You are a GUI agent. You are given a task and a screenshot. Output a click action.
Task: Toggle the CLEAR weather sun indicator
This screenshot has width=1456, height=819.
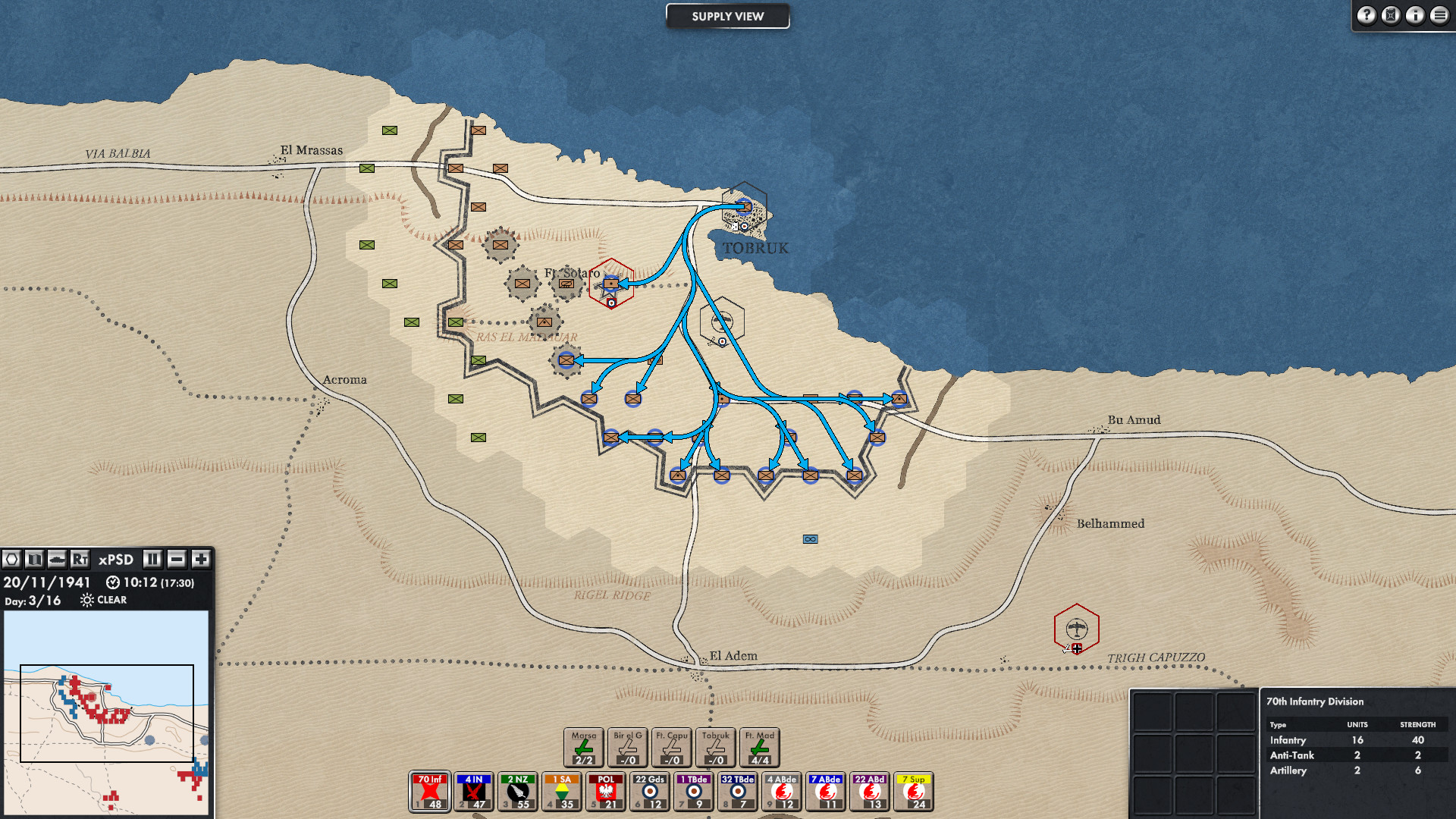coord(86,600)
